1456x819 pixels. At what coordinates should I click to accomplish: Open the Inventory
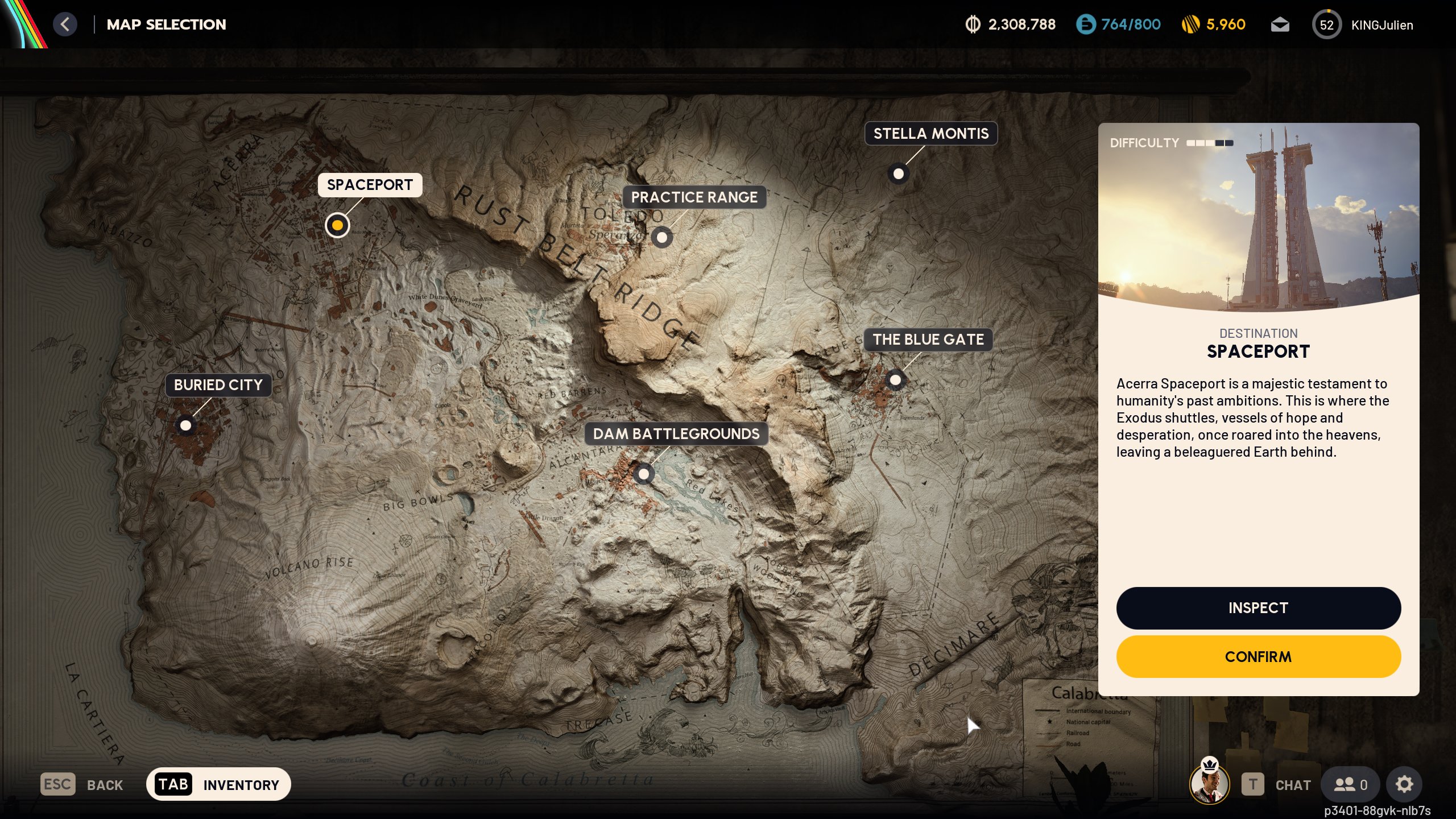point(218,784)
